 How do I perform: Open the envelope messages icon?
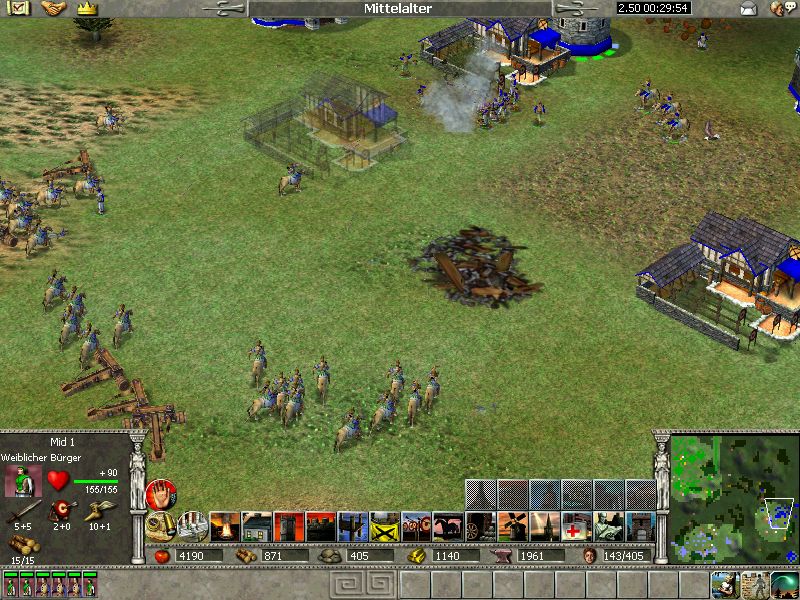point(748,9)
